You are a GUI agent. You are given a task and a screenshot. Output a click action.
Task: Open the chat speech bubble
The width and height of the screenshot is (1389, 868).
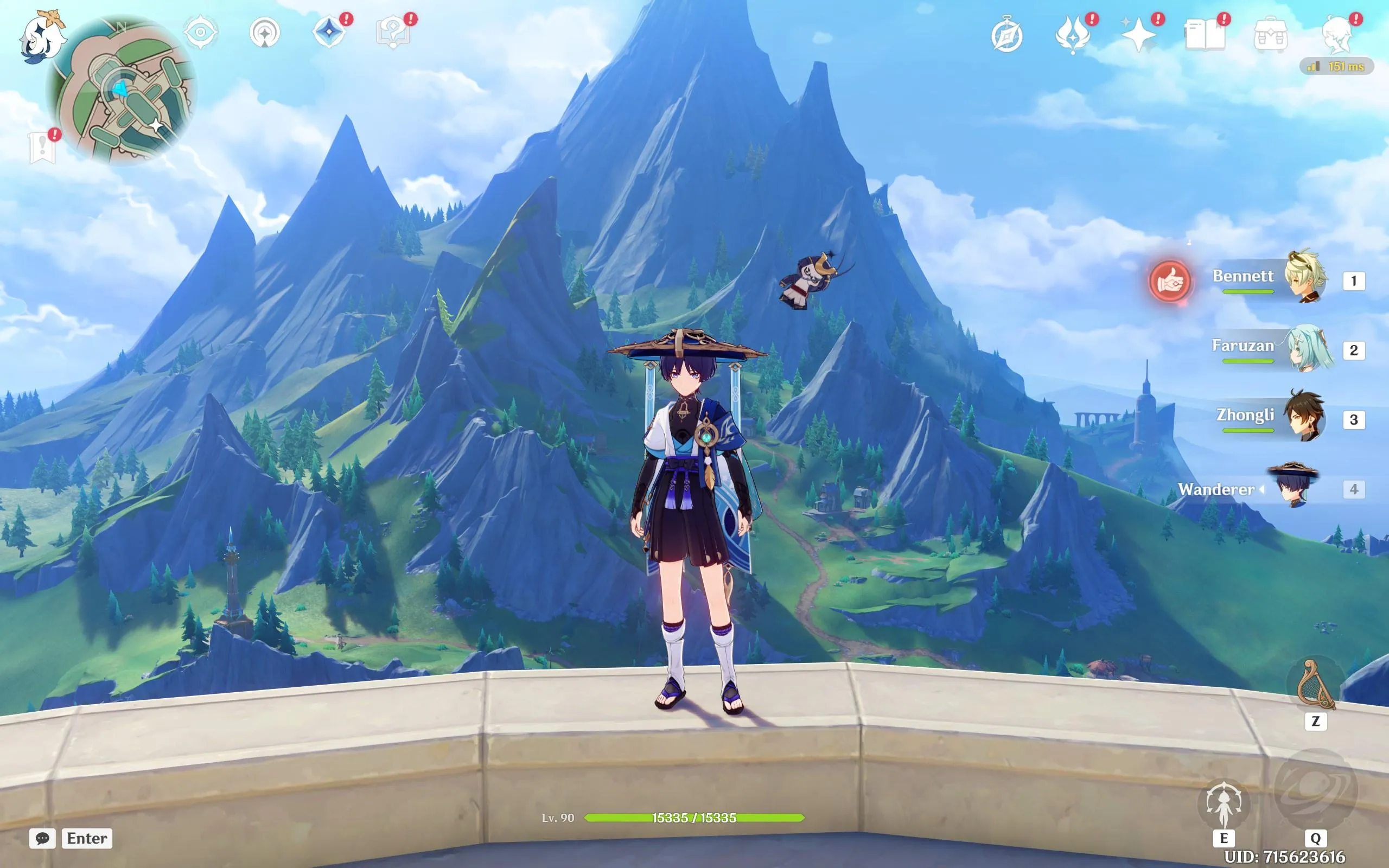click(42, 838)
